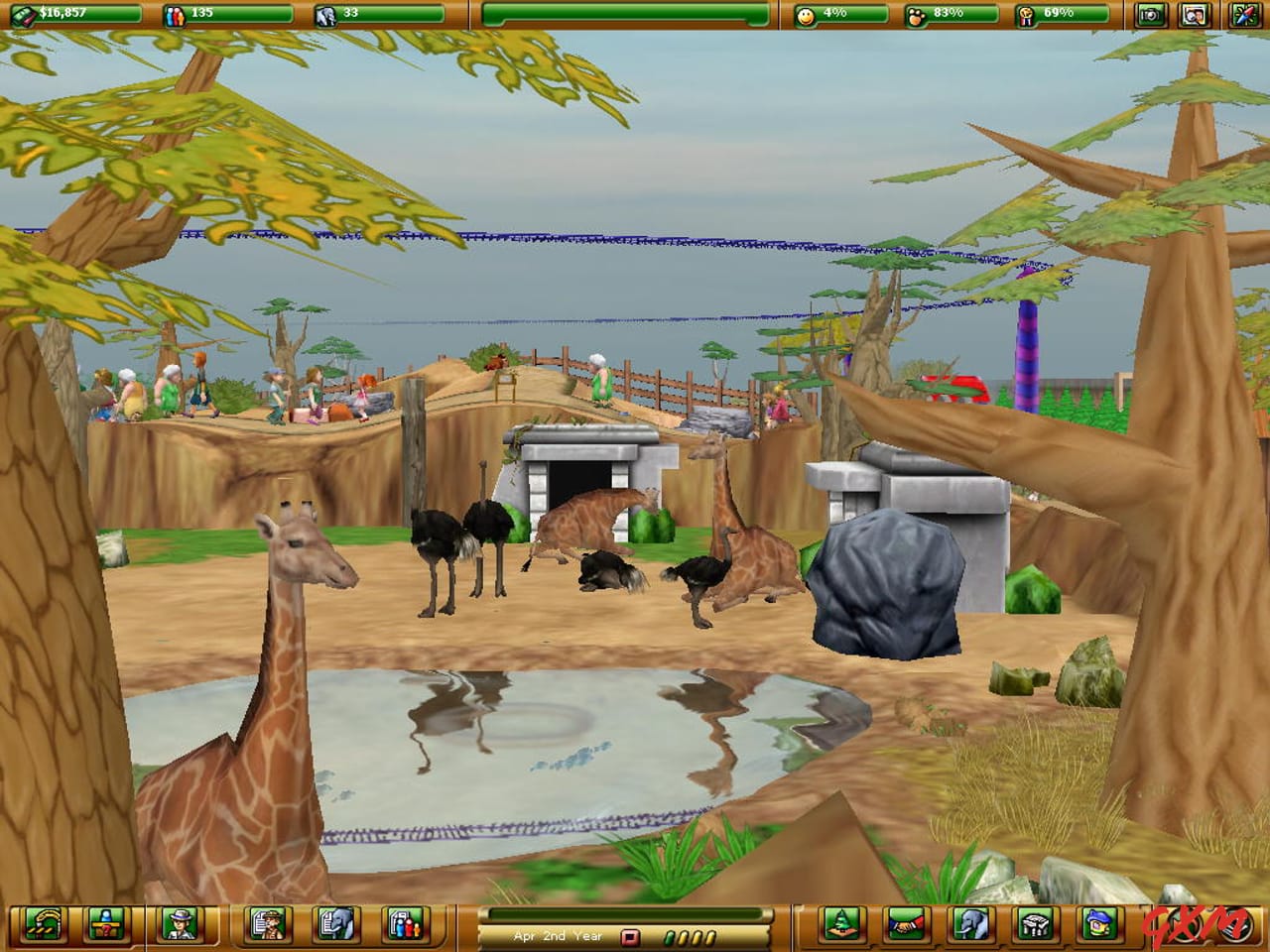Click the camera snapshot icon top right
The height and width of the screenshot is (952, 1270).
pyautogui.click(x=1151, y=16)
